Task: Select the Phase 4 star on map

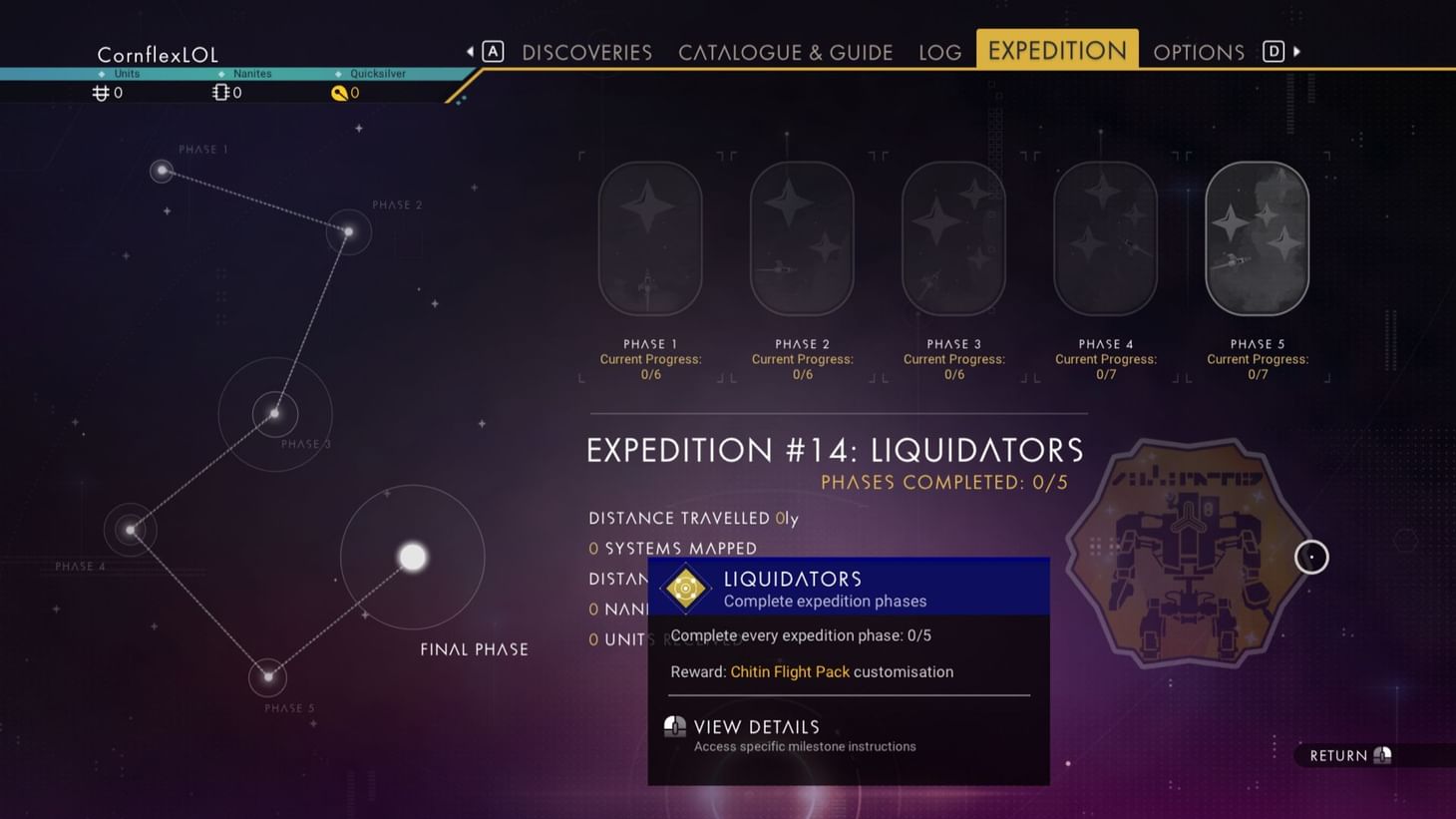Action: (x=130, y=529)
